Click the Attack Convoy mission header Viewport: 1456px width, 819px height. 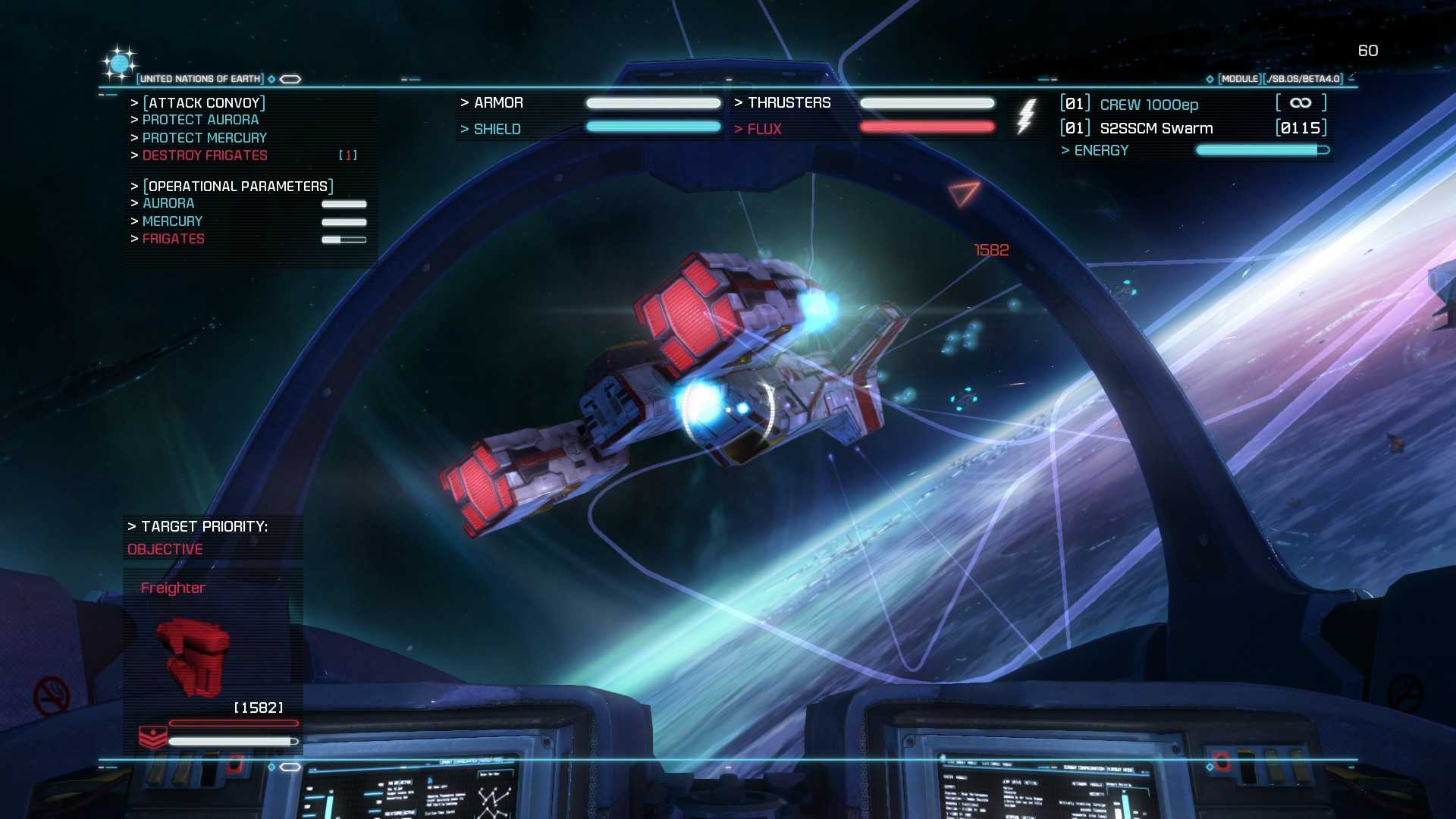[204, 102]
